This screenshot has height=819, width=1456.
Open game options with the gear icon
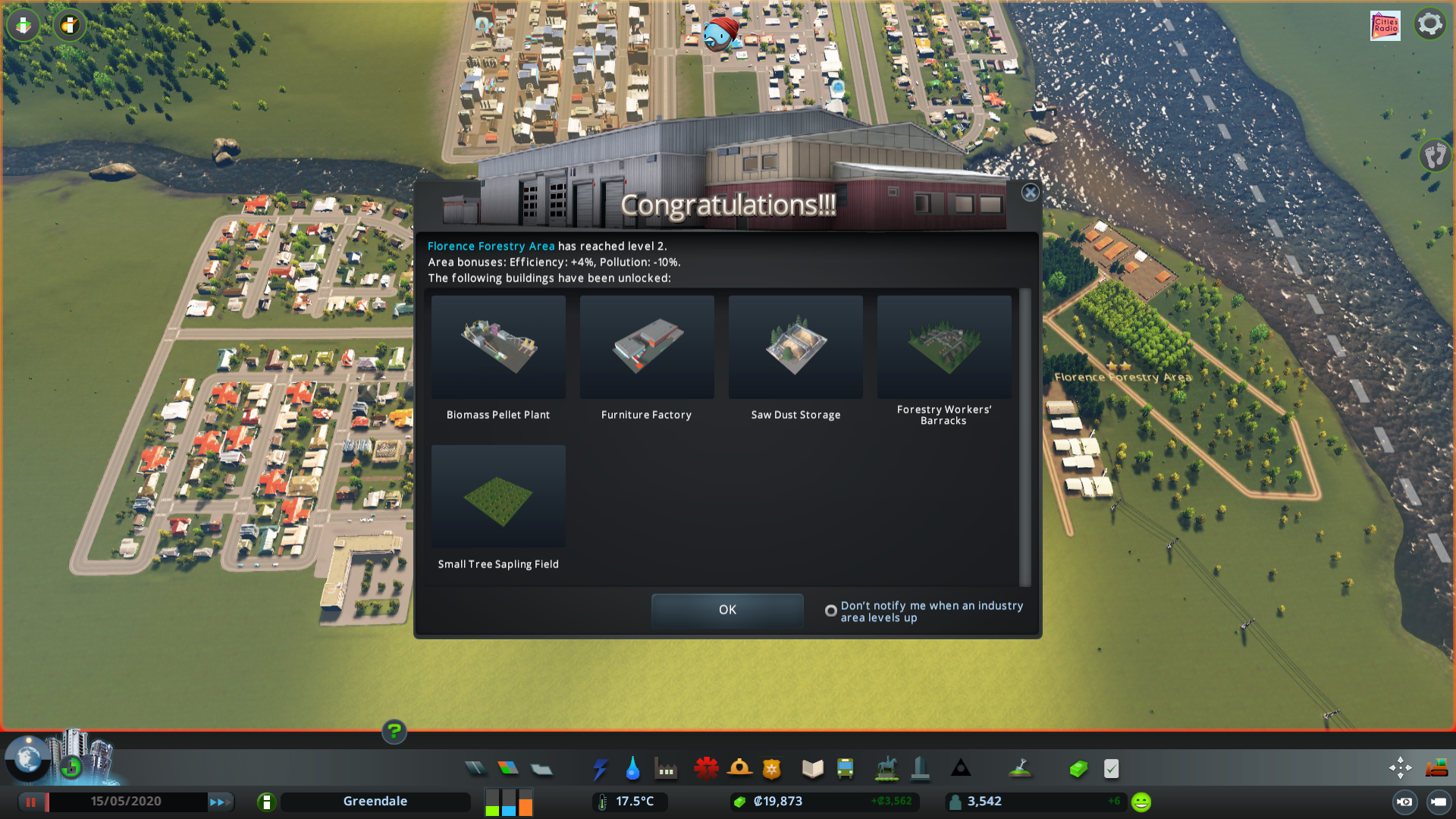click(1430, 24)
